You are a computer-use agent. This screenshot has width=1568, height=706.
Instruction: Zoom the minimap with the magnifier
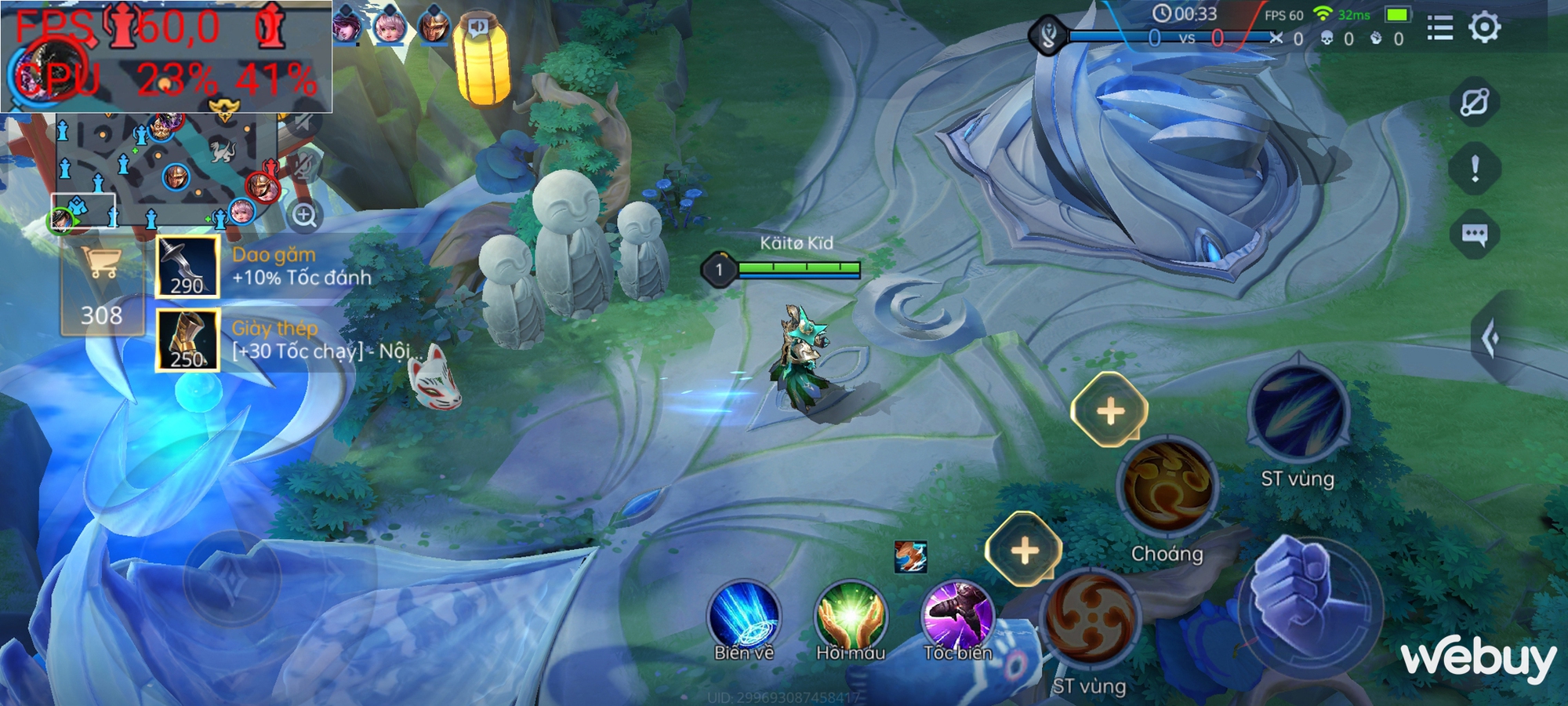point(305,215)
